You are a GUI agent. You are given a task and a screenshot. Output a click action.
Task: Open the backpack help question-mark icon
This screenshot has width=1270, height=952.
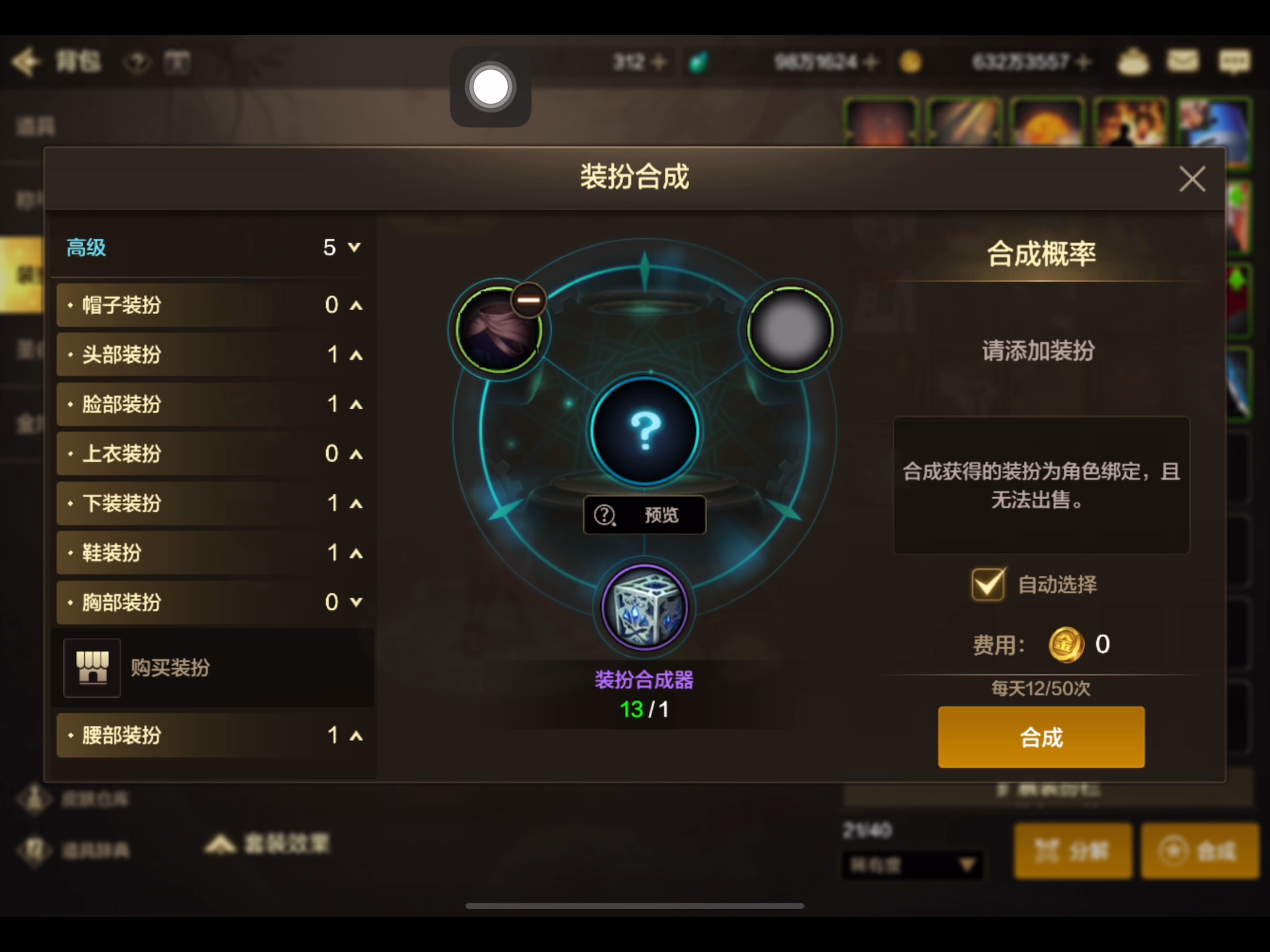[137, 62]
